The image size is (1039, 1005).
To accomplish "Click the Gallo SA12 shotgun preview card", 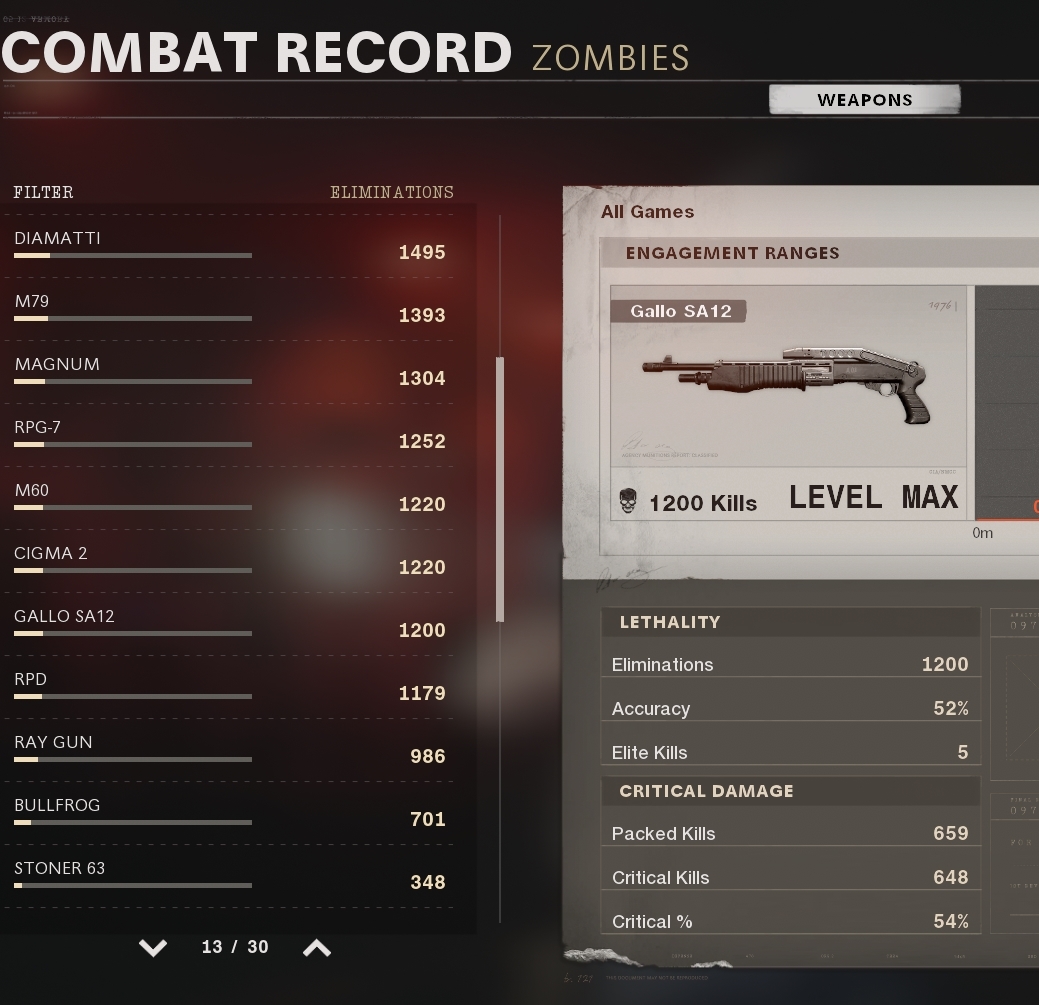I will (x=788, y=402).
